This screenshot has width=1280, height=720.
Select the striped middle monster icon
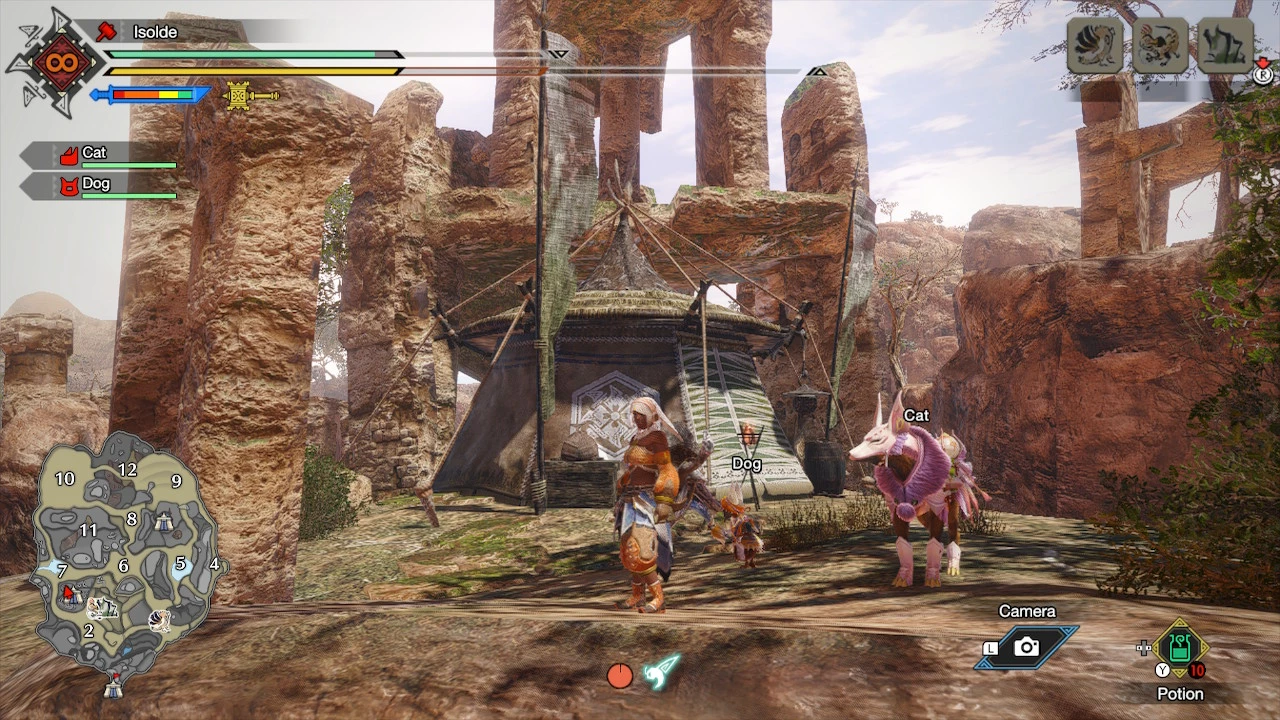pyautogui.click(x=1160, y=45)
